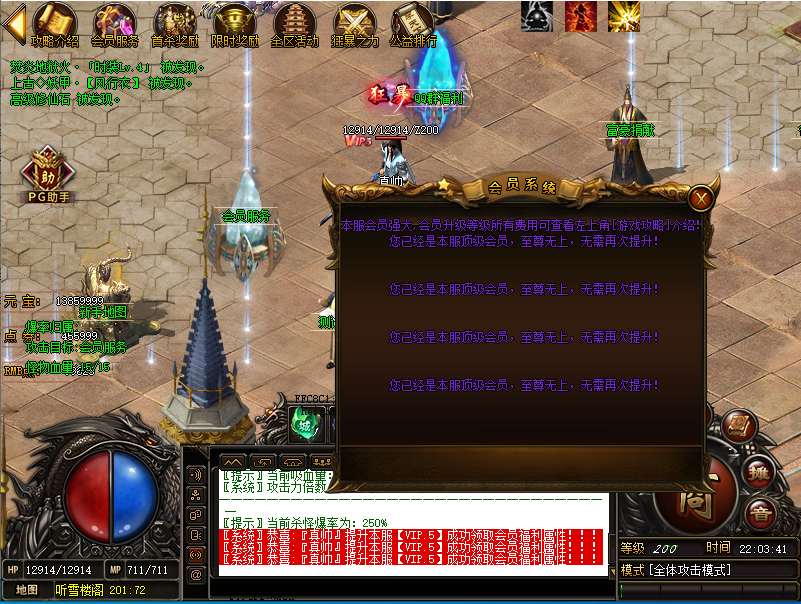The image size is (801, 604).
Task: Open the 狂暴之力 berserk power icon
Action: pos(355,25)
